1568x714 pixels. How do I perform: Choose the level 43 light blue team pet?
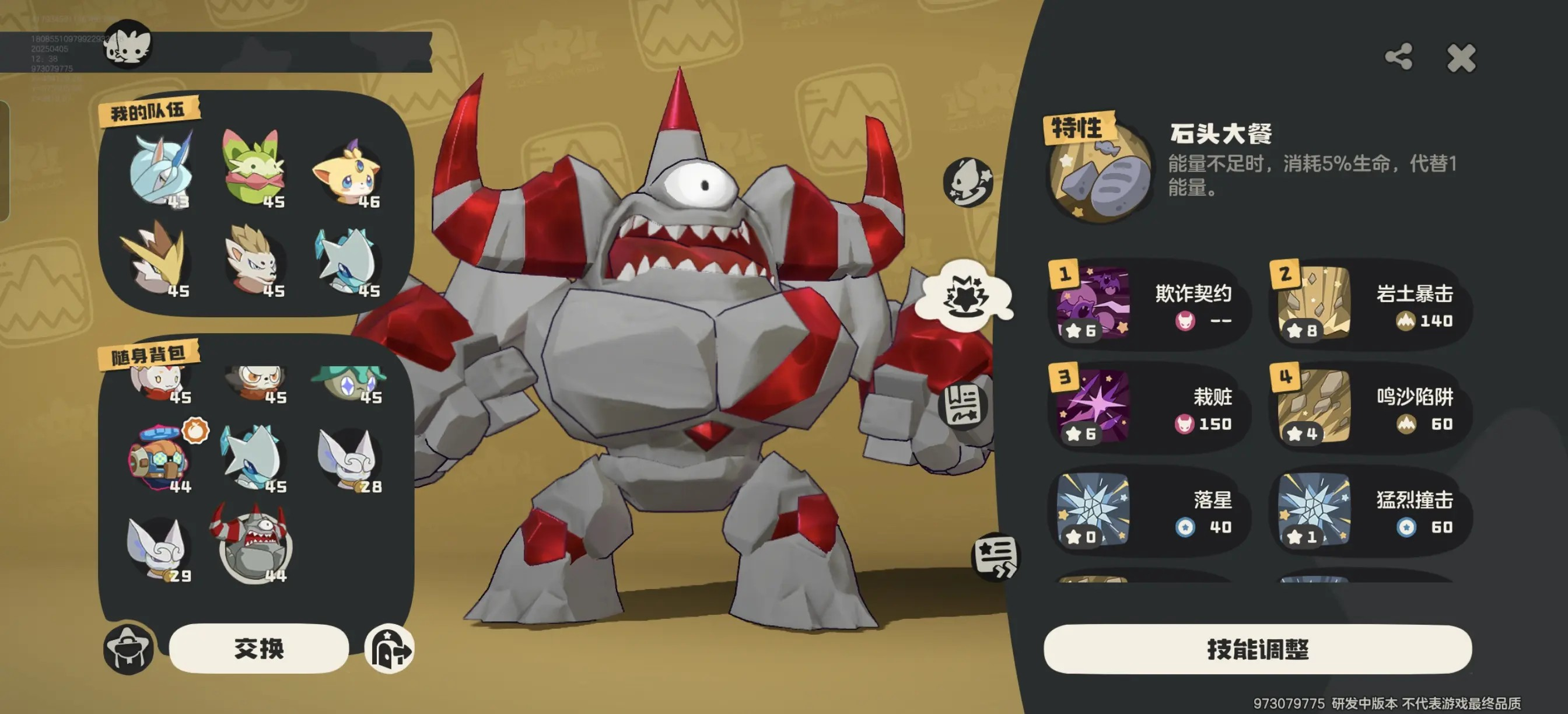click(160, 170)
